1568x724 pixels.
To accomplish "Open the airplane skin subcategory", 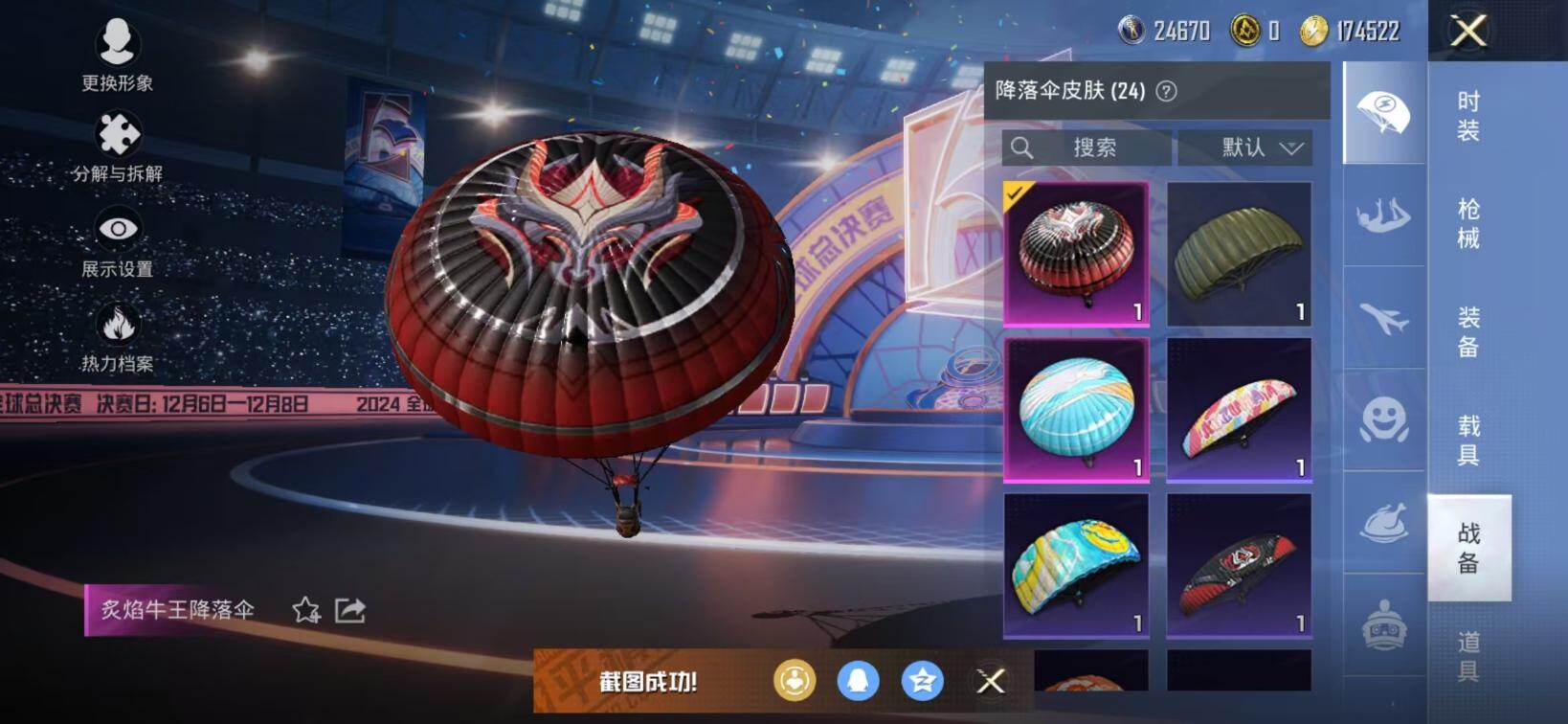I will 1384,318.
